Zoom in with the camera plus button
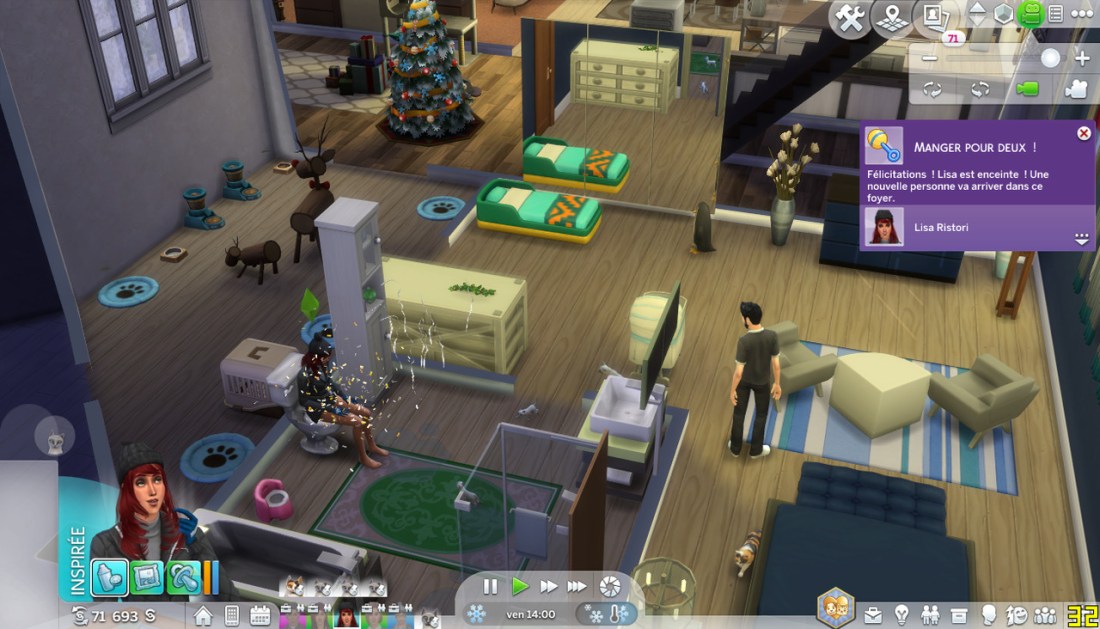Viewport: 1100px width, 629px height. click(x=1082, y=58)
